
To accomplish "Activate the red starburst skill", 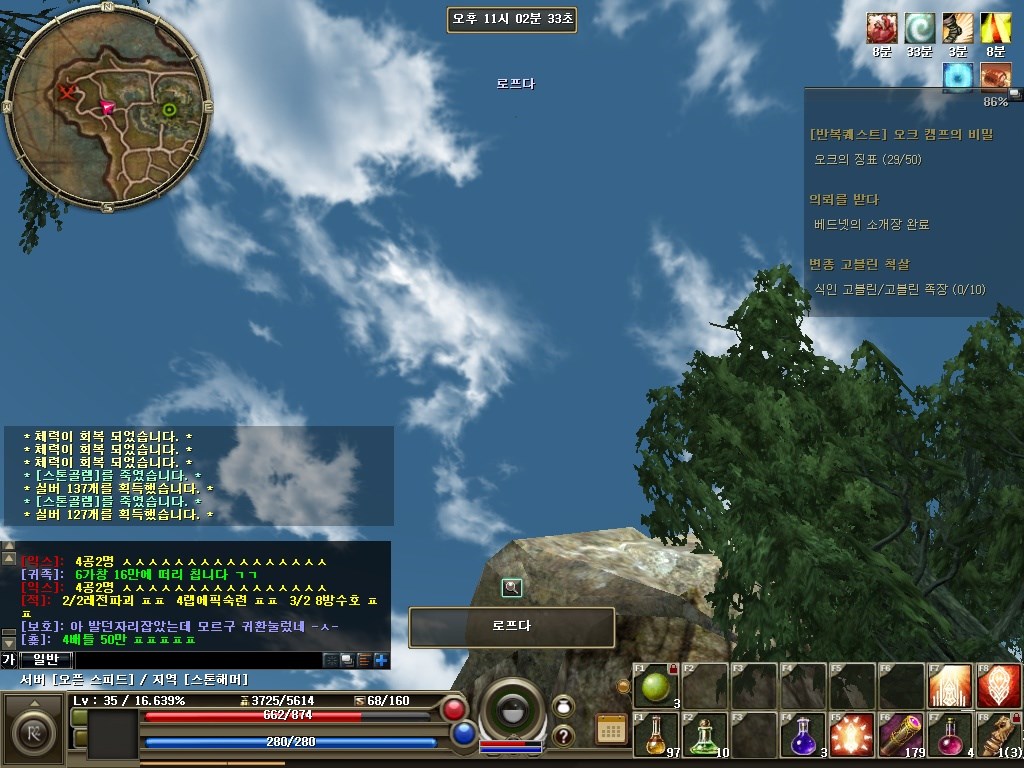I will [852, 735].
